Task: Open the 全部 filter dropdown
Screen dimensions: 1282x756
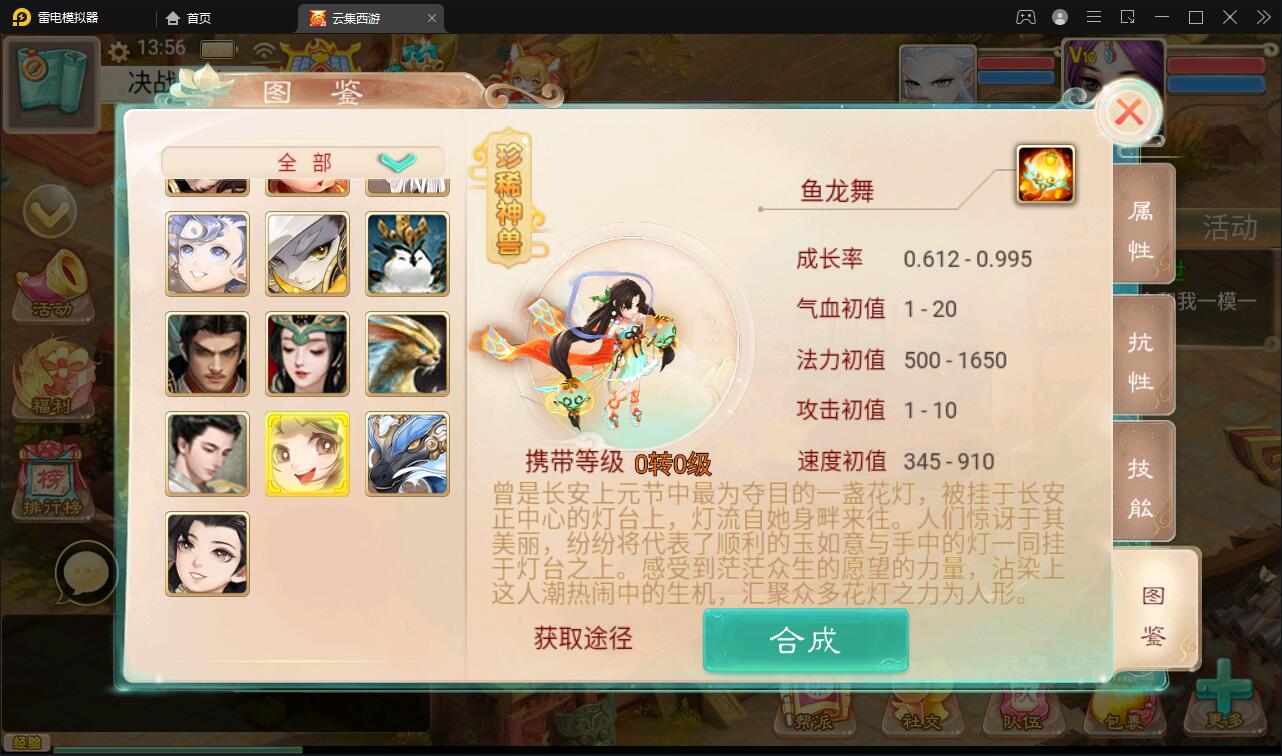Action: [x=300, y=161]
